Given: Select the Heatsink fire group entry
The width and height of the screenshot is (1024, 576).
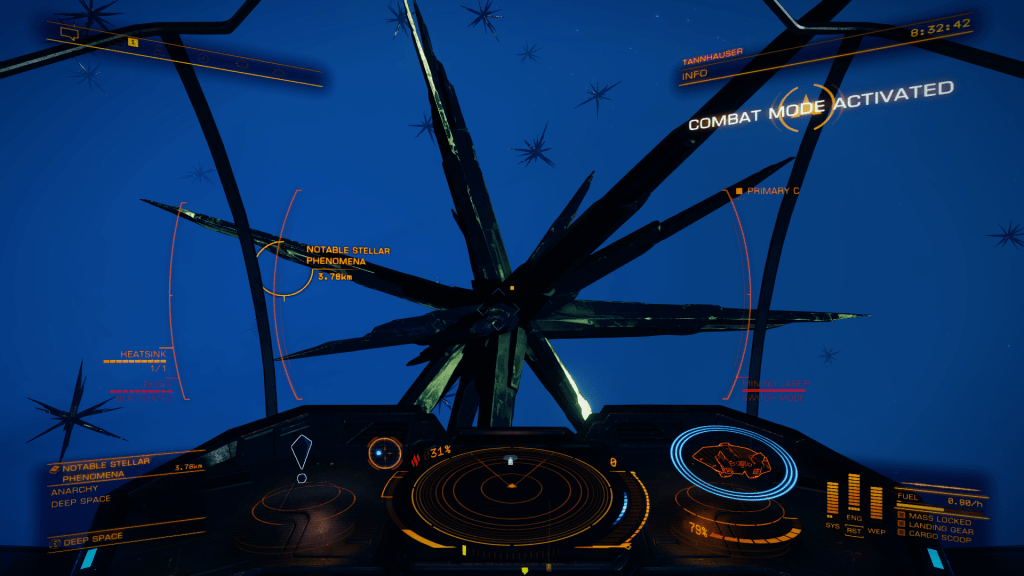Looking at the screenshot, I should tap(138, 358).
